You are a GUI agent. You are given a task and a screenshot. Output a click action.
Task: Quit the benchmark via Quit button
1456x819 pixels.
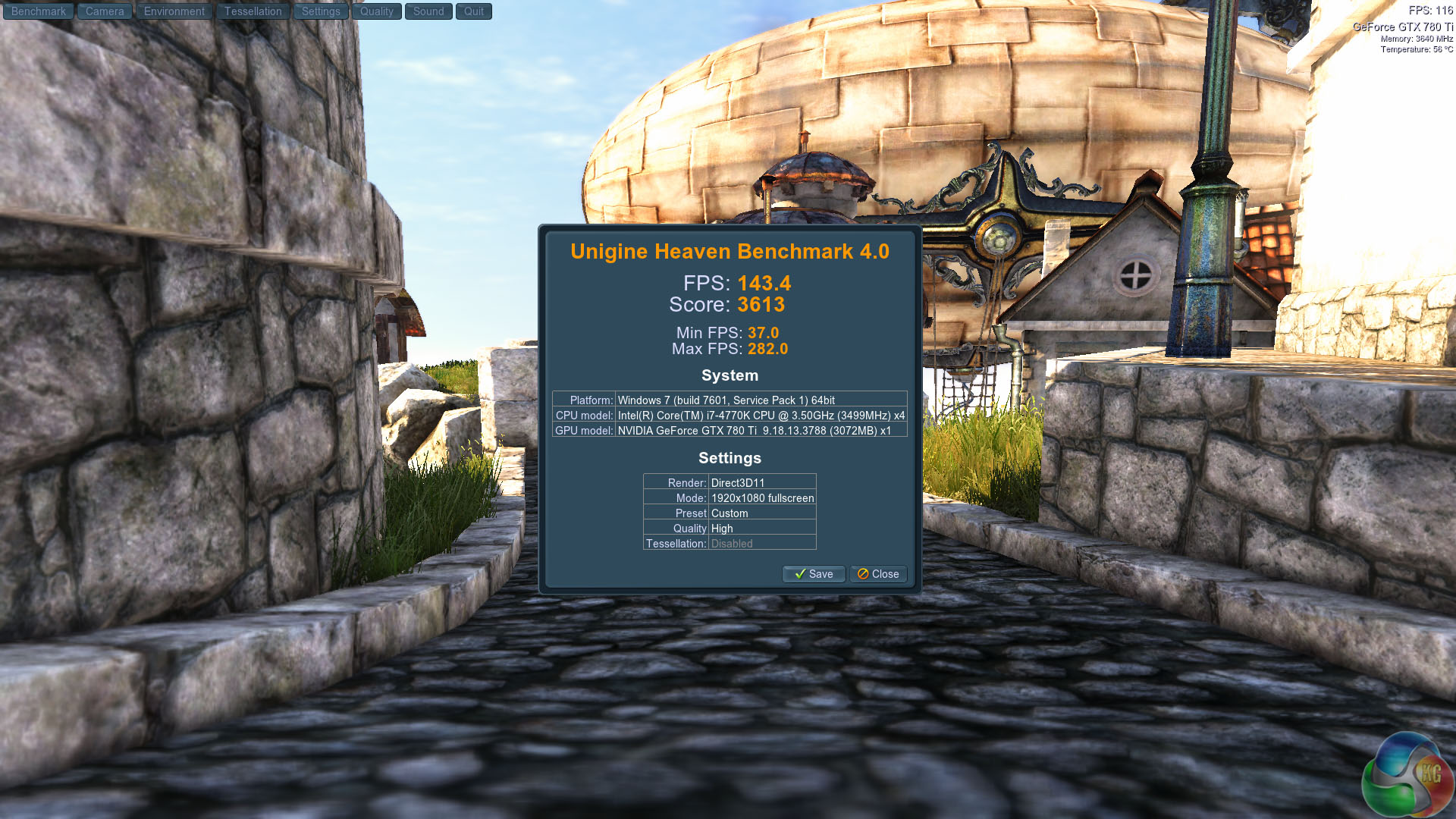coord(474,11)
